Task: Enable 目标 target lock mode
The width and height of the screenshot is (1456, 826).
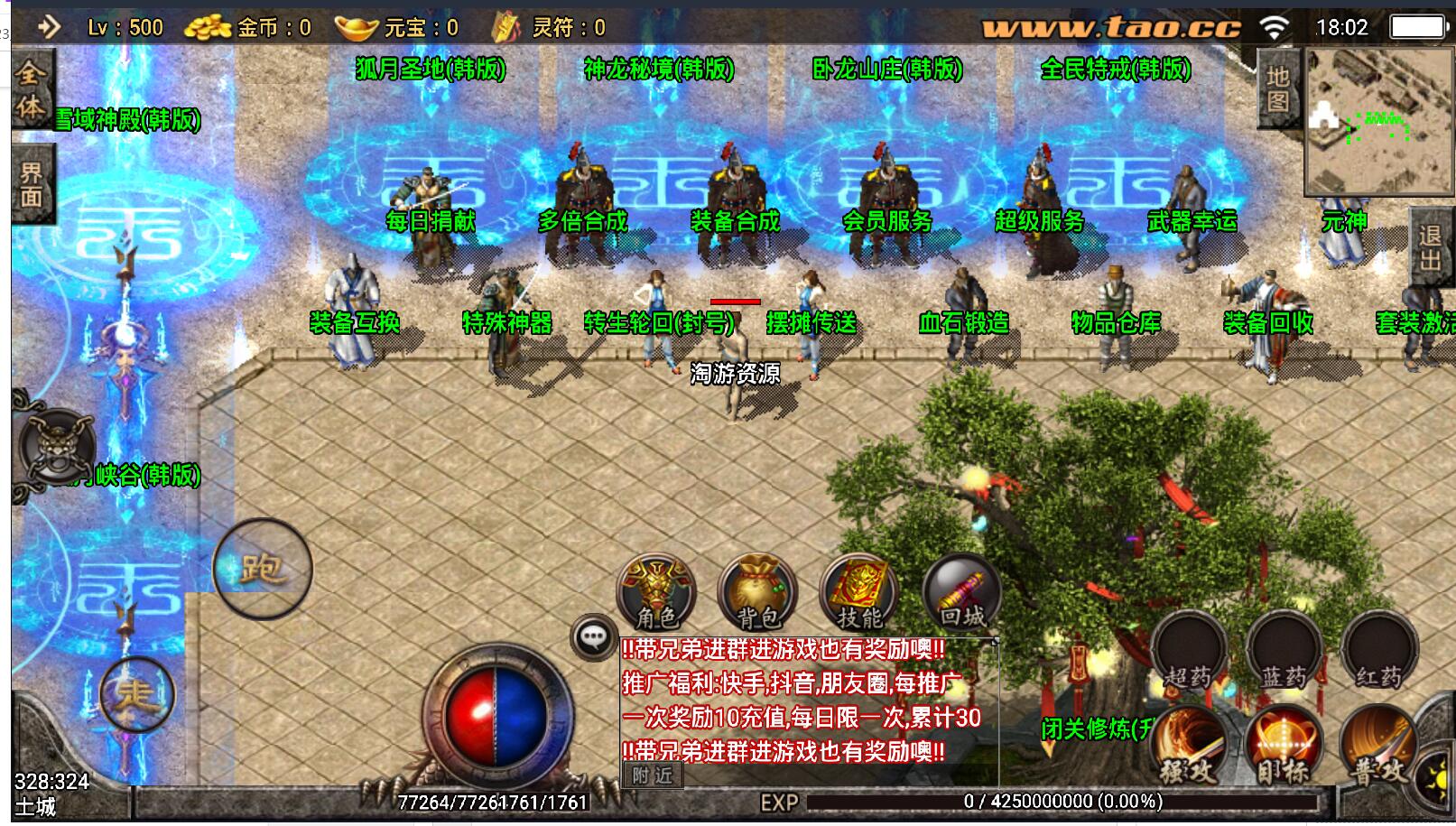Action: [x=1283, y=744]
